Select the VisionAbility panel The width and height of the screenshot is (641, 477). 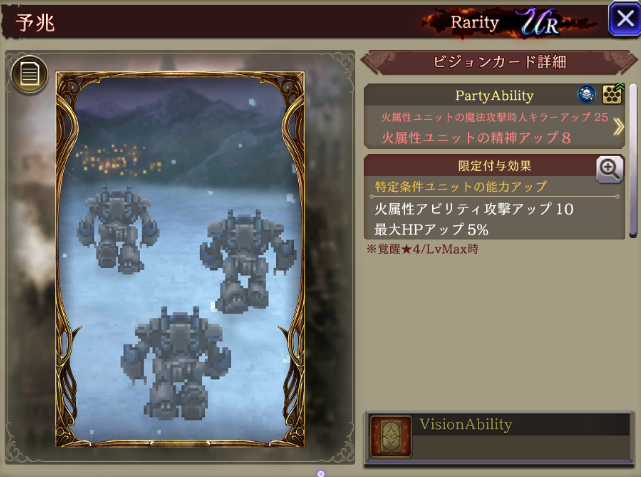click(497, 435)
